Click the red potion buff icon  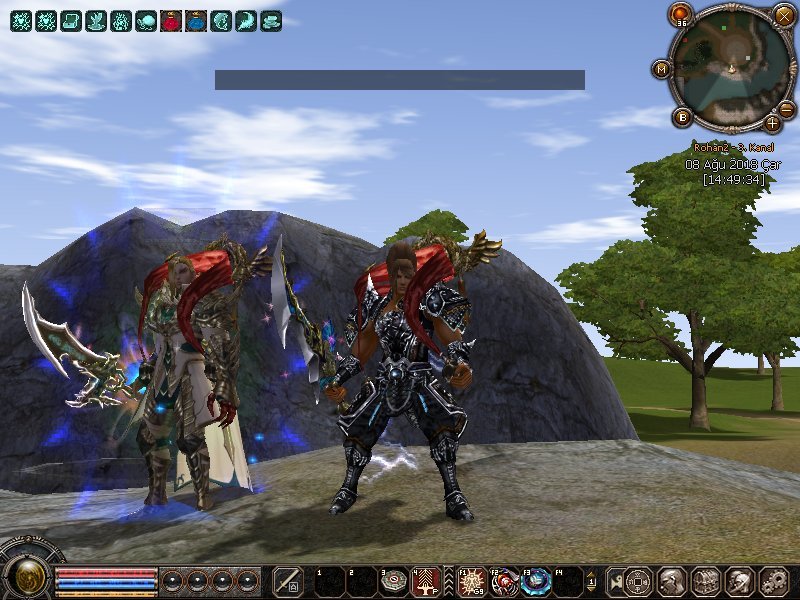170,21
